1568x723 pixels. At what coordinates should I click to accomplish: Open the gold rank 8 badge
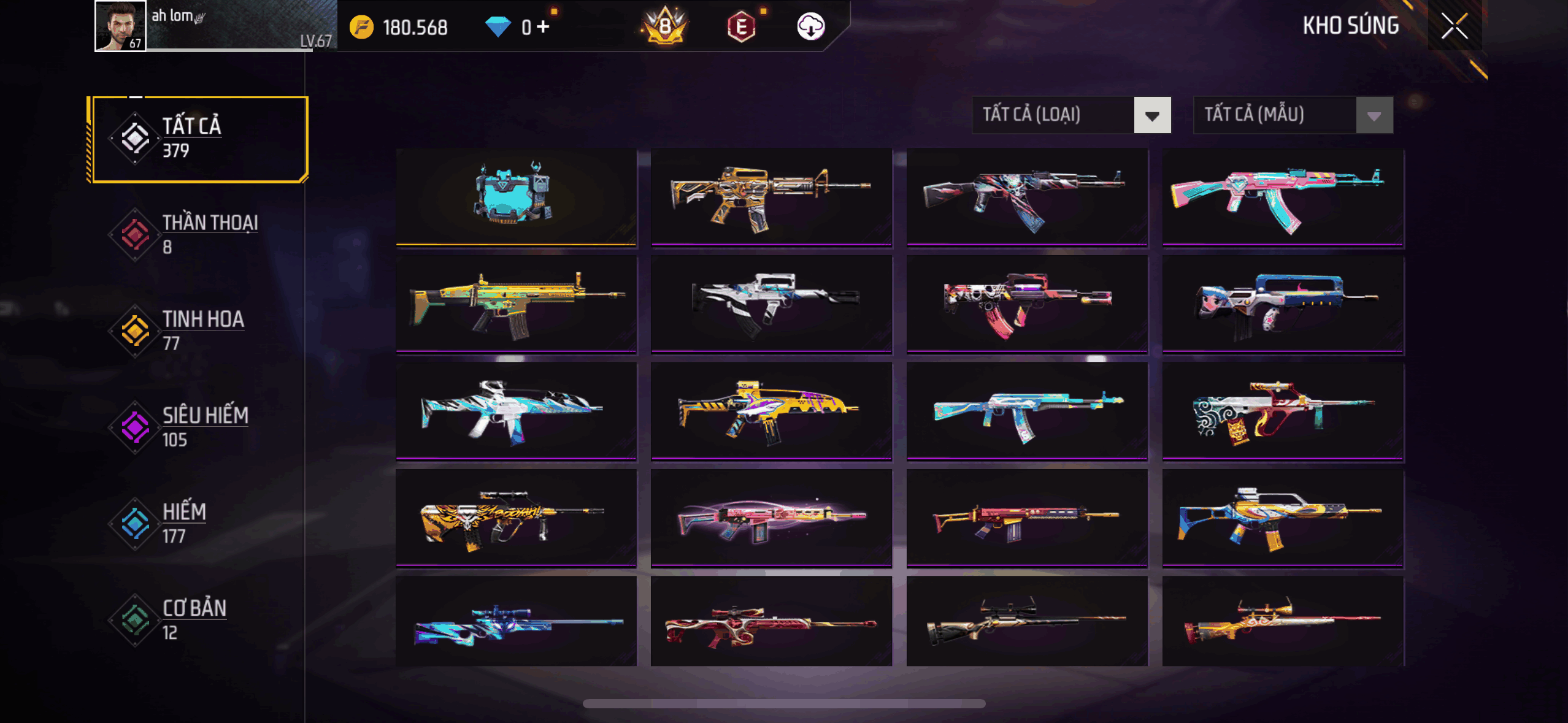coord(665,26)
